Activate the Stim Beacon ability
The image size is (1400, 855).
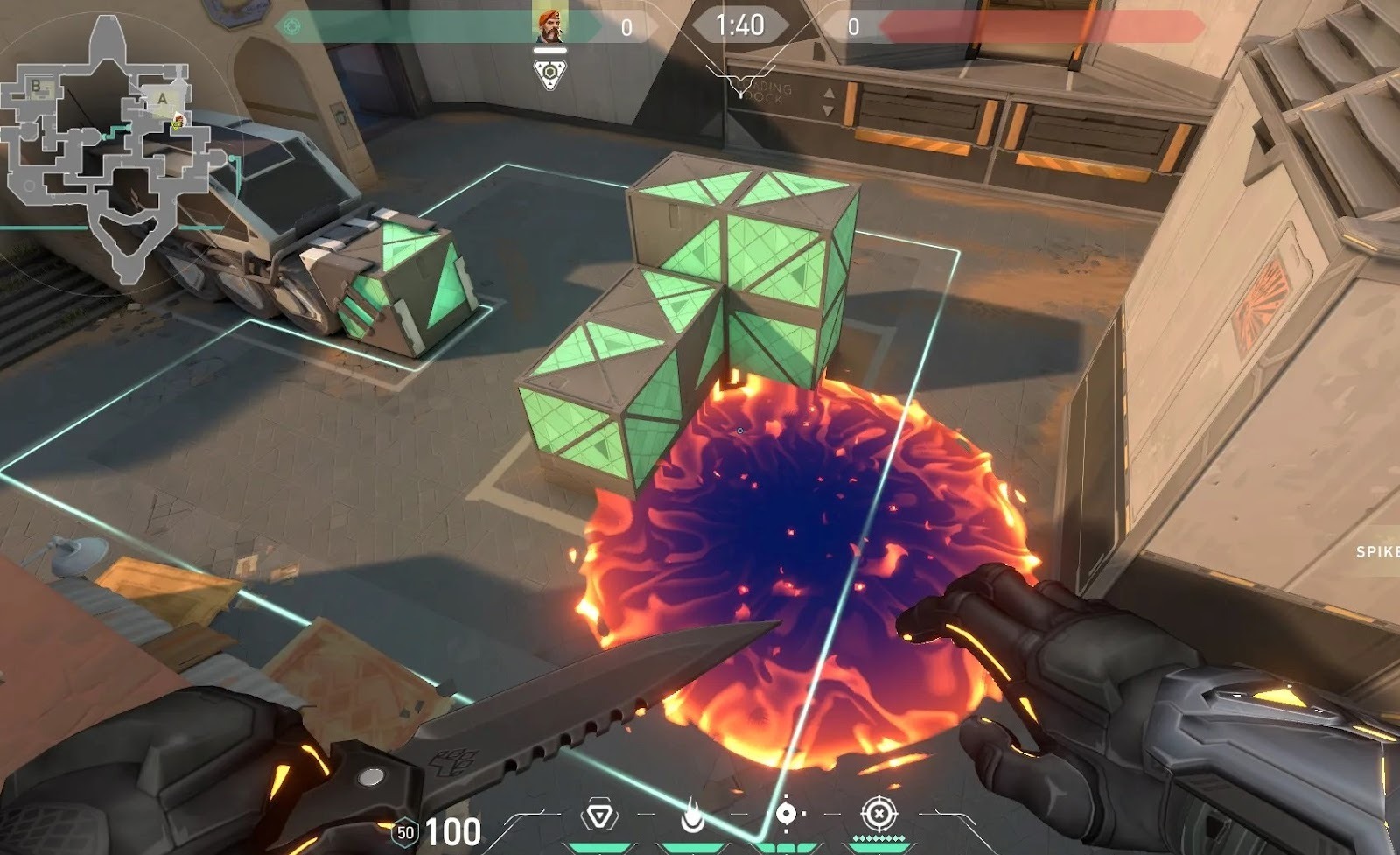599,816
